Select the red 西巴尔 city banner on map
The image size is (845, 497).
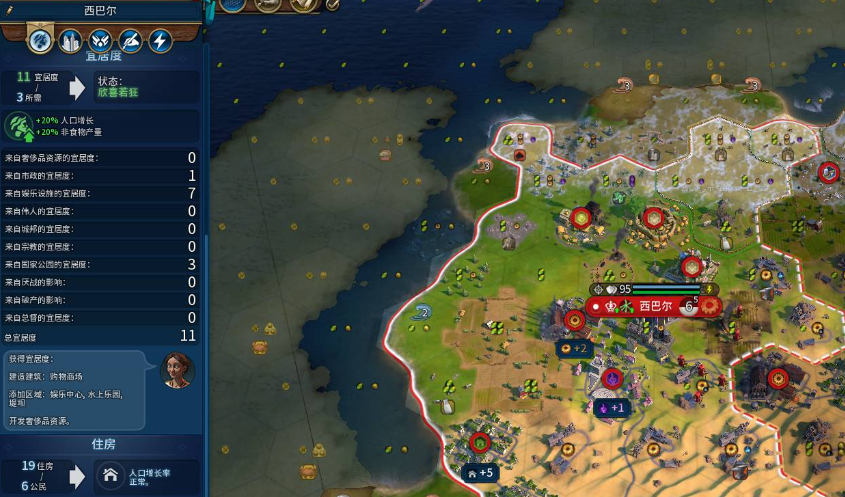point(655,306)
